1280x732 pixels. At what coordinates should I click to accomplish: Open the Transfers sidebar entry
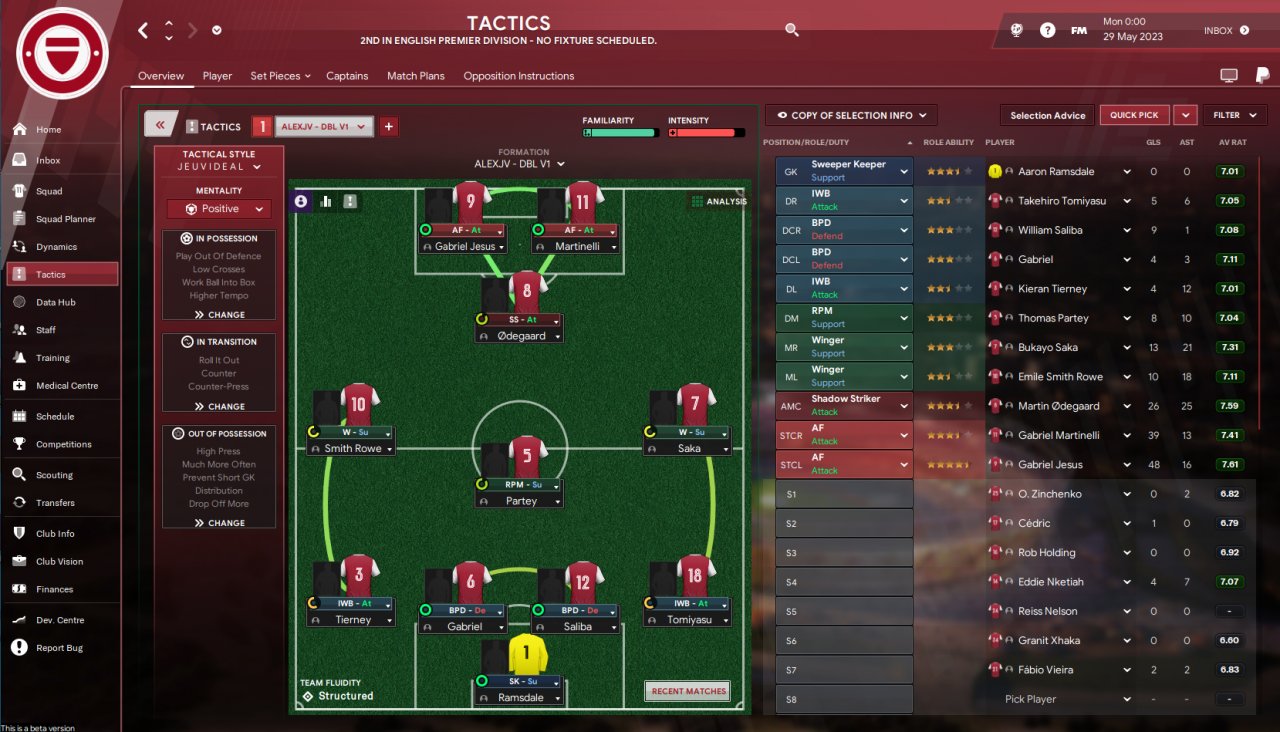(55, 503)
